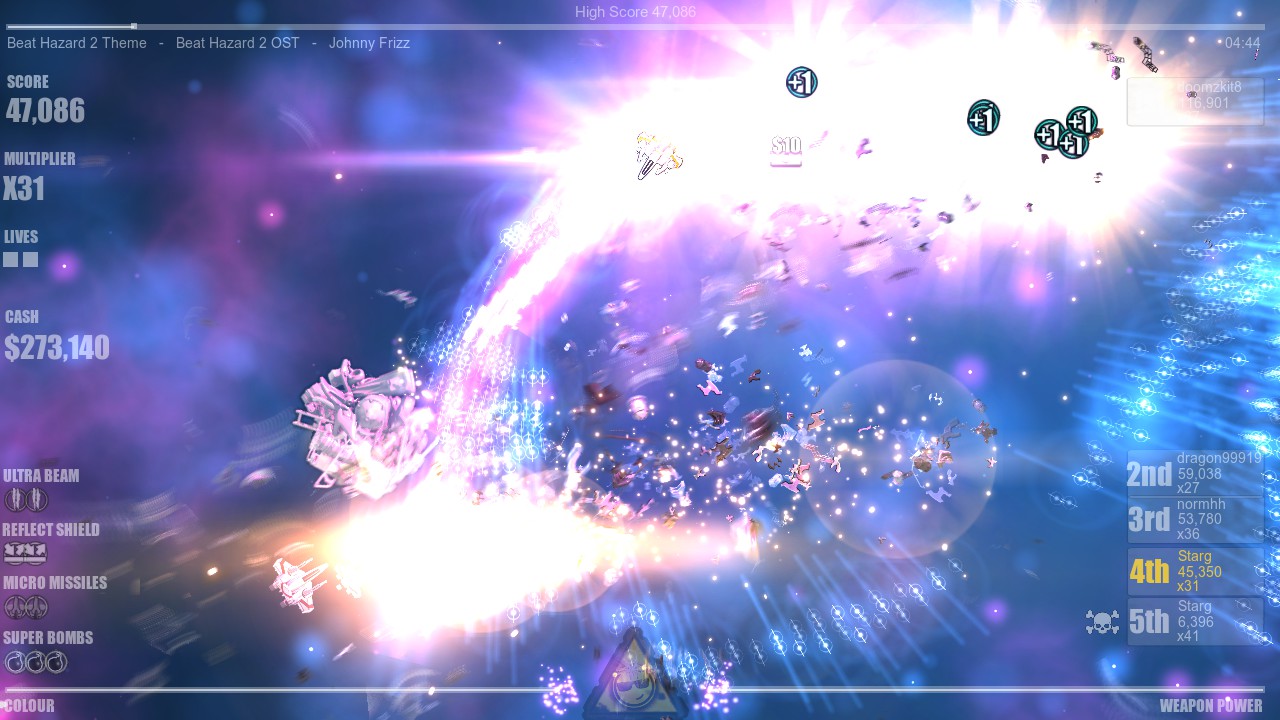Click the leftmost Super Bomb icon
This screenshot has width=1280, height=720.
tap(14, 661)
